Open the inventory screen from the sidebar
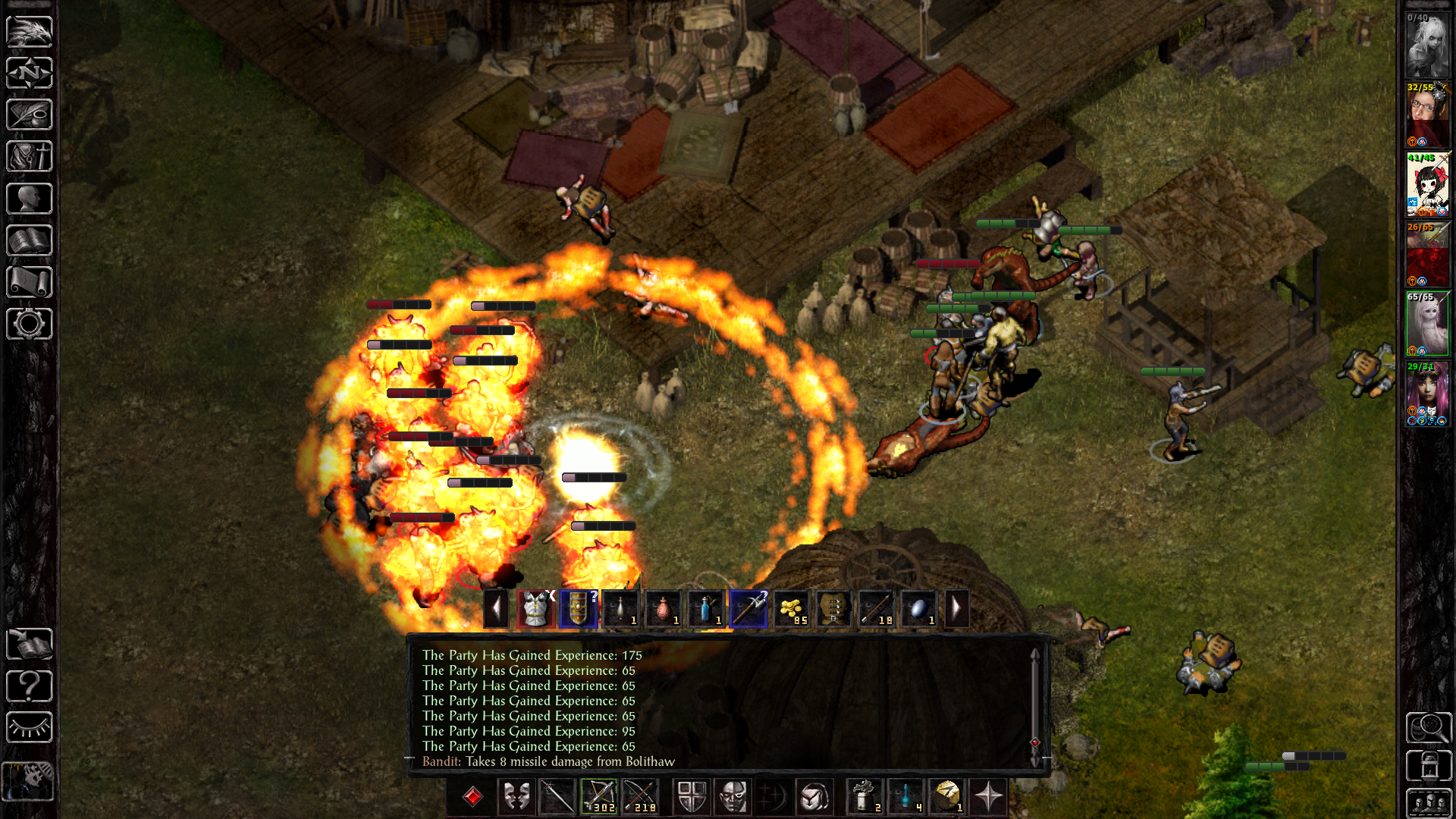 coord(30,157)
